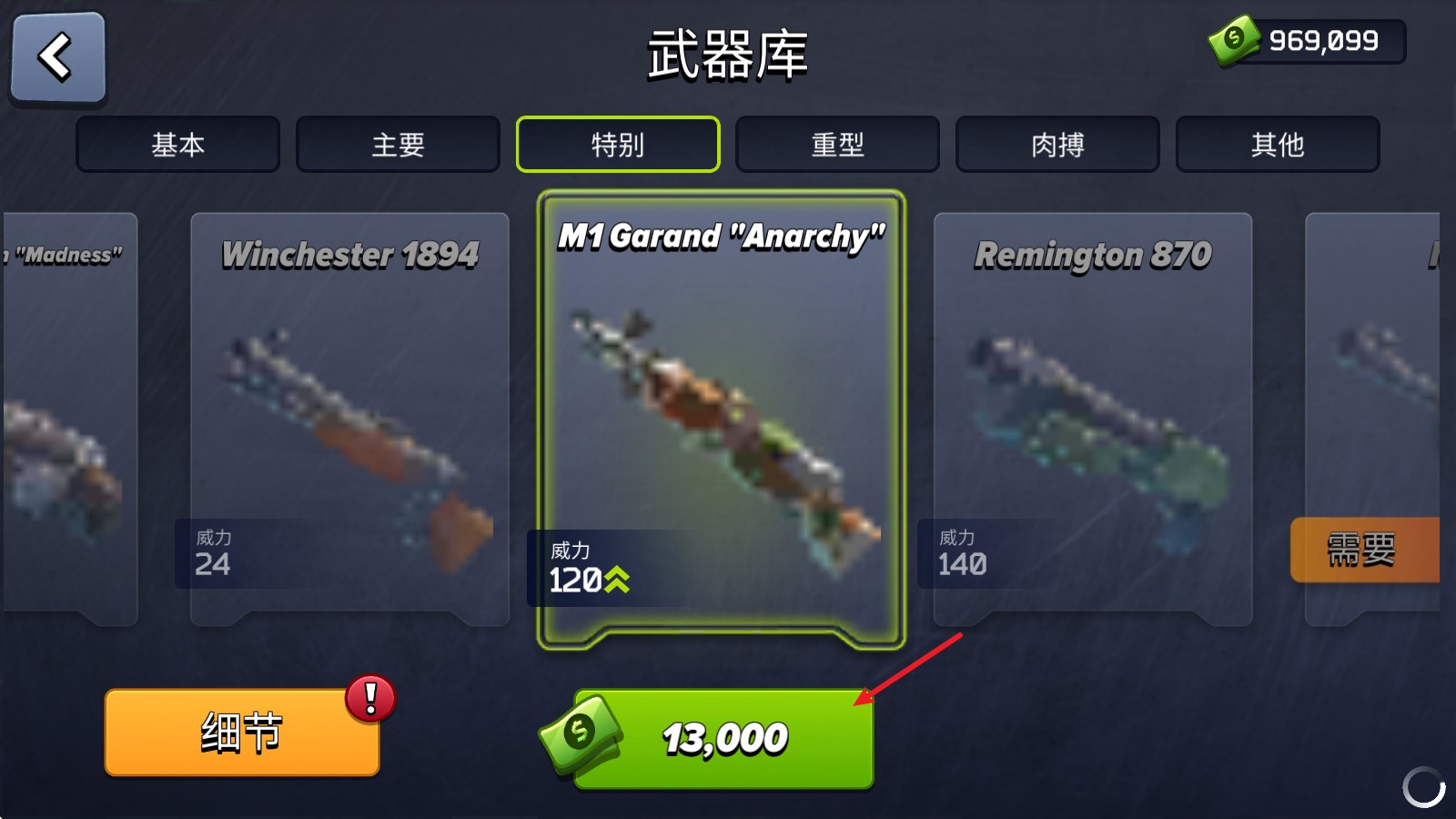Switch to the 基本 tab

click(x=178, y=144)
